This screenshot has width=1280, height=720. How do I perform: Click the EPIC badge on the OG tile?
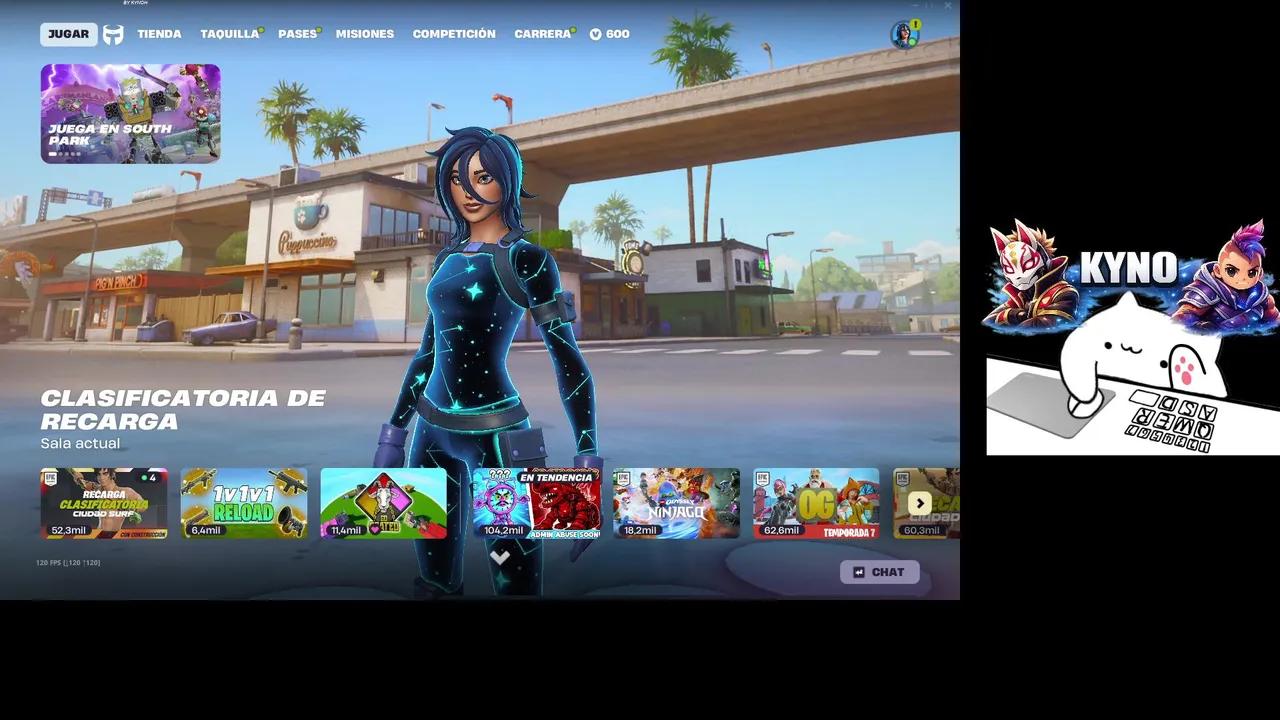(x=765, y=481)
